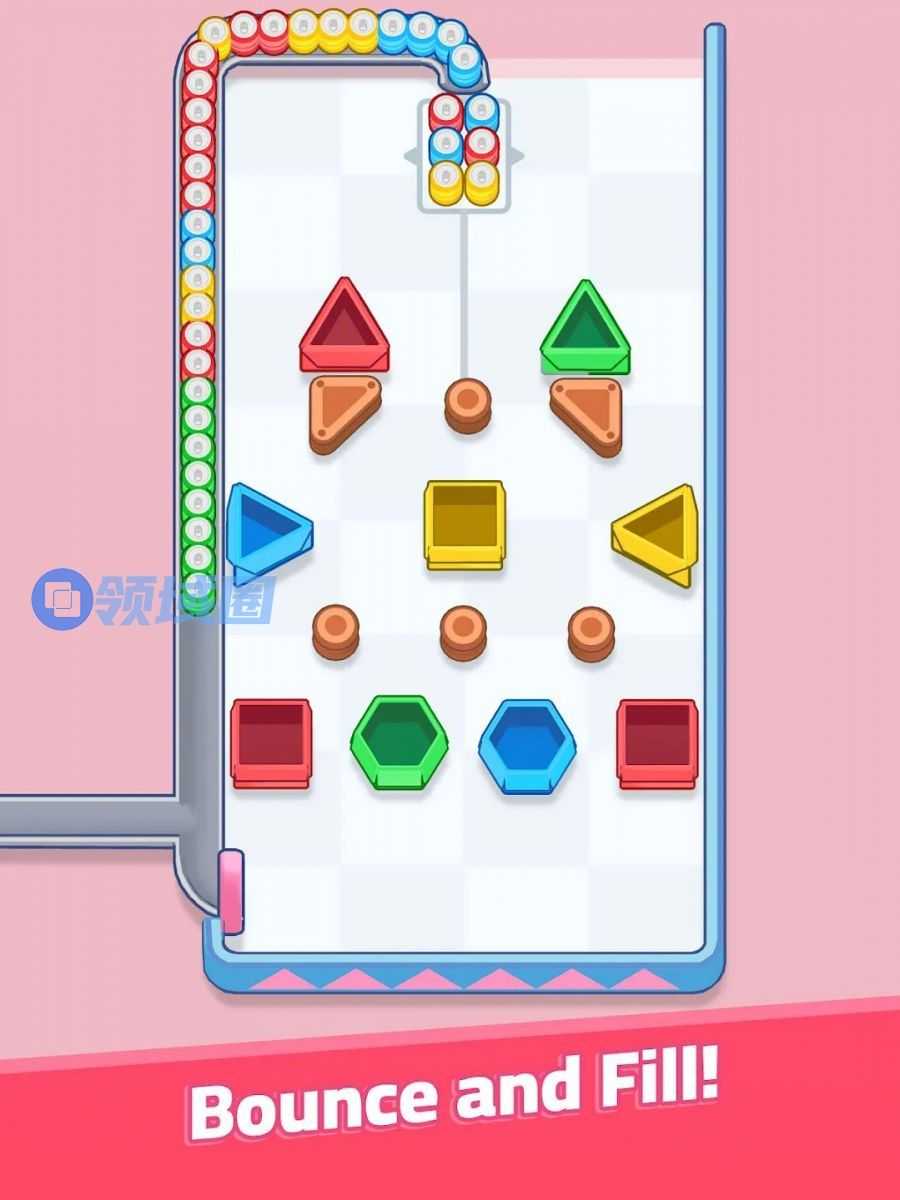This screenshot has height=1200, width=900.
Task: Tap the ball dropper holding six balls
Action: click(x=463, y=153)
